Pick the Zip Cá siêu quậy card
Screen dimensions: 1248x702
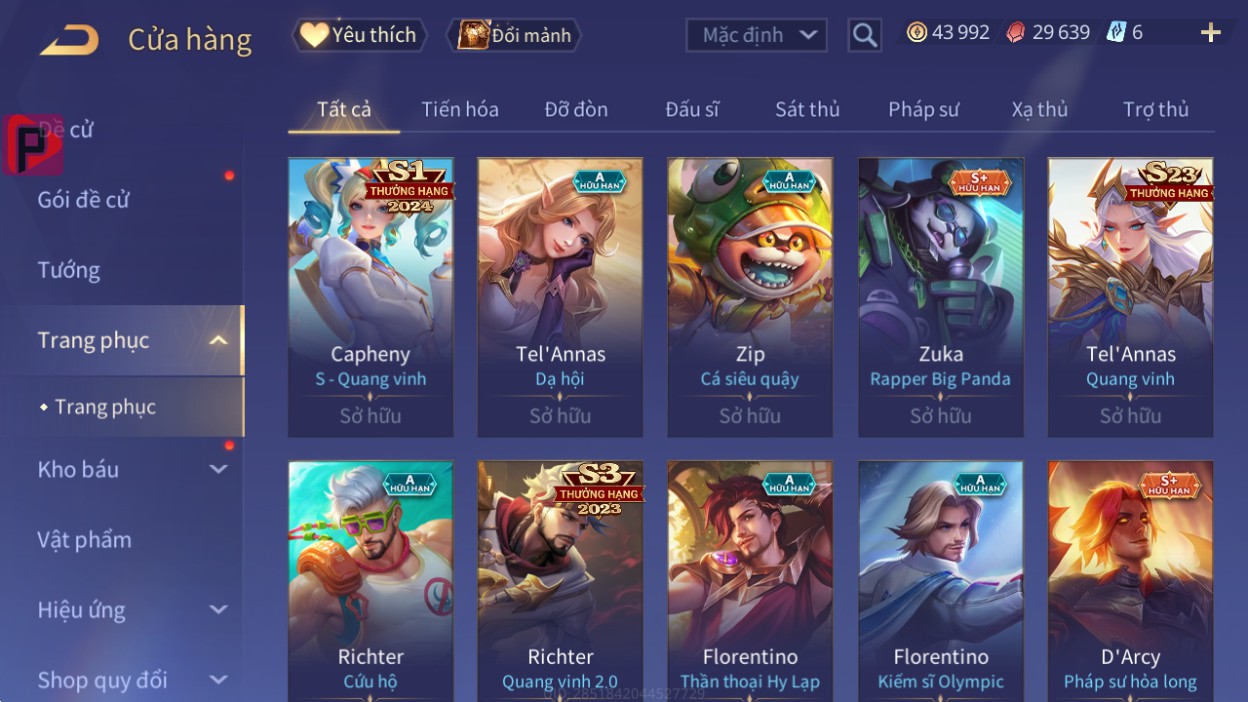[750, 297]
